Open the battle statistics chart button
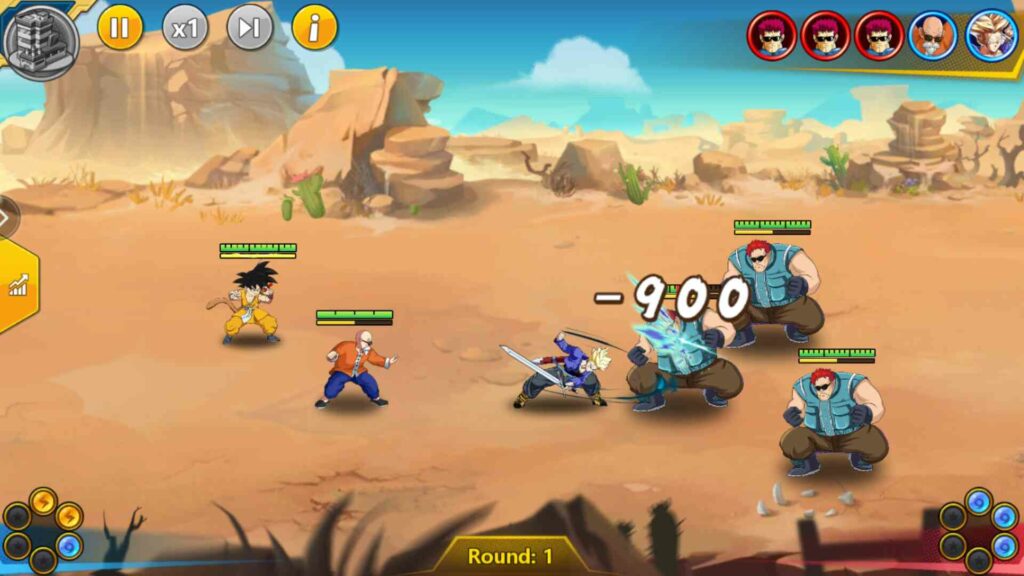Image resolution: width=1024 pixels, height=576 pixels. (17, 287)
